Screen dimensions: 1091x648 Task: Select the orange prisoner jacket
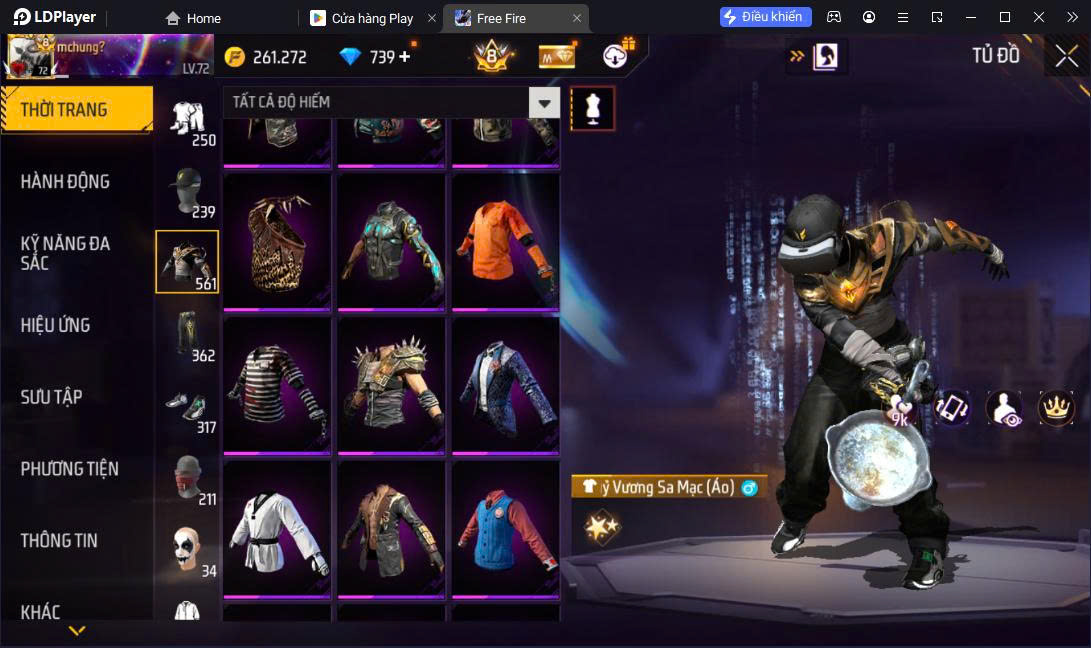(505, 243)
